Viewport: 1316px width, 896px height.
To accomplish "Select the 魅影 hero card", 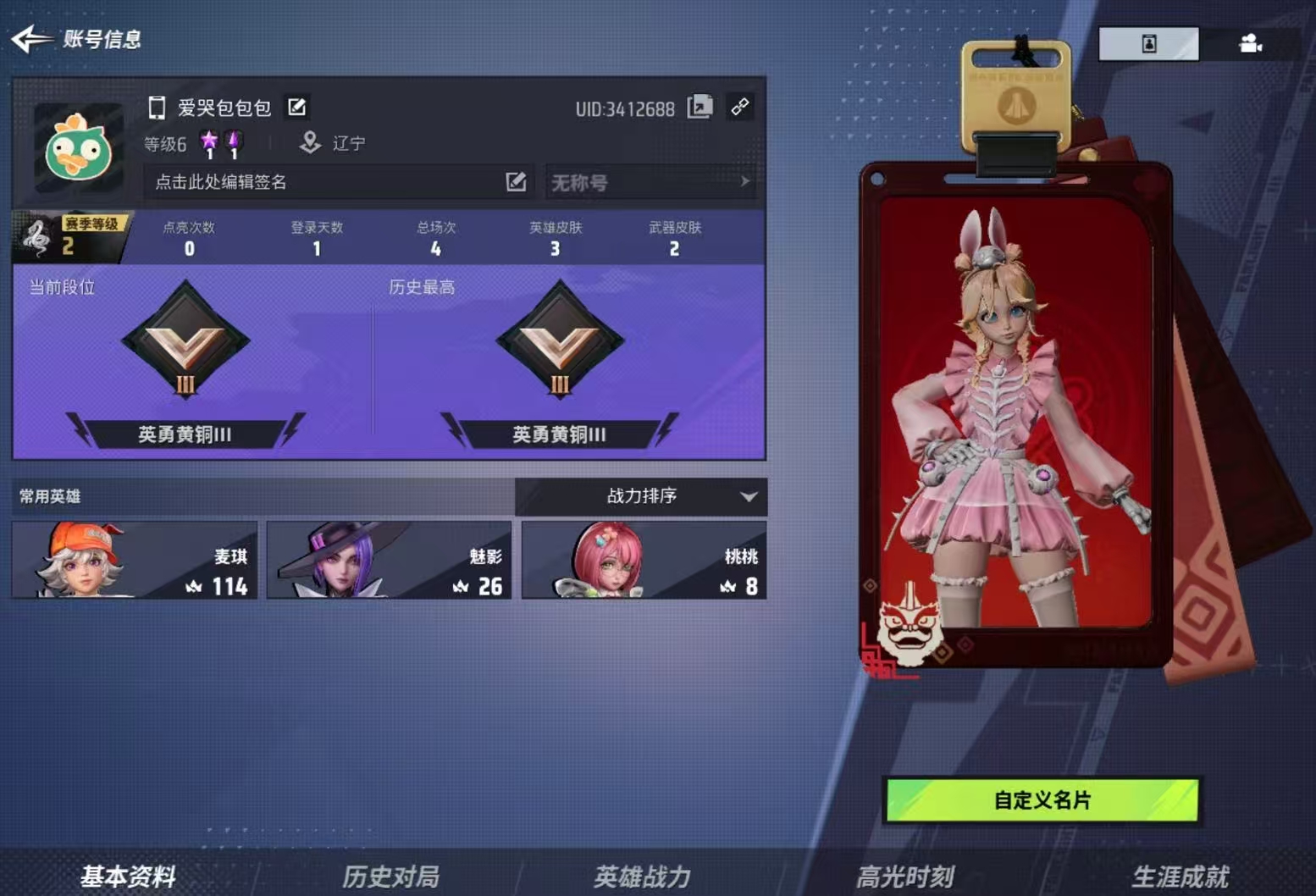I will point(390,560).
